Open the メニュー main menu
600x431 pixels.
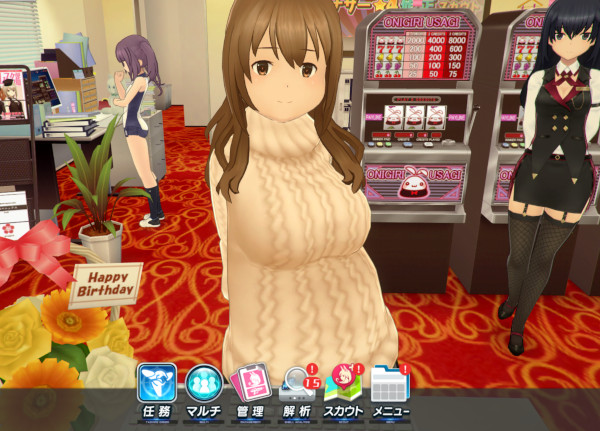(389, 388)
